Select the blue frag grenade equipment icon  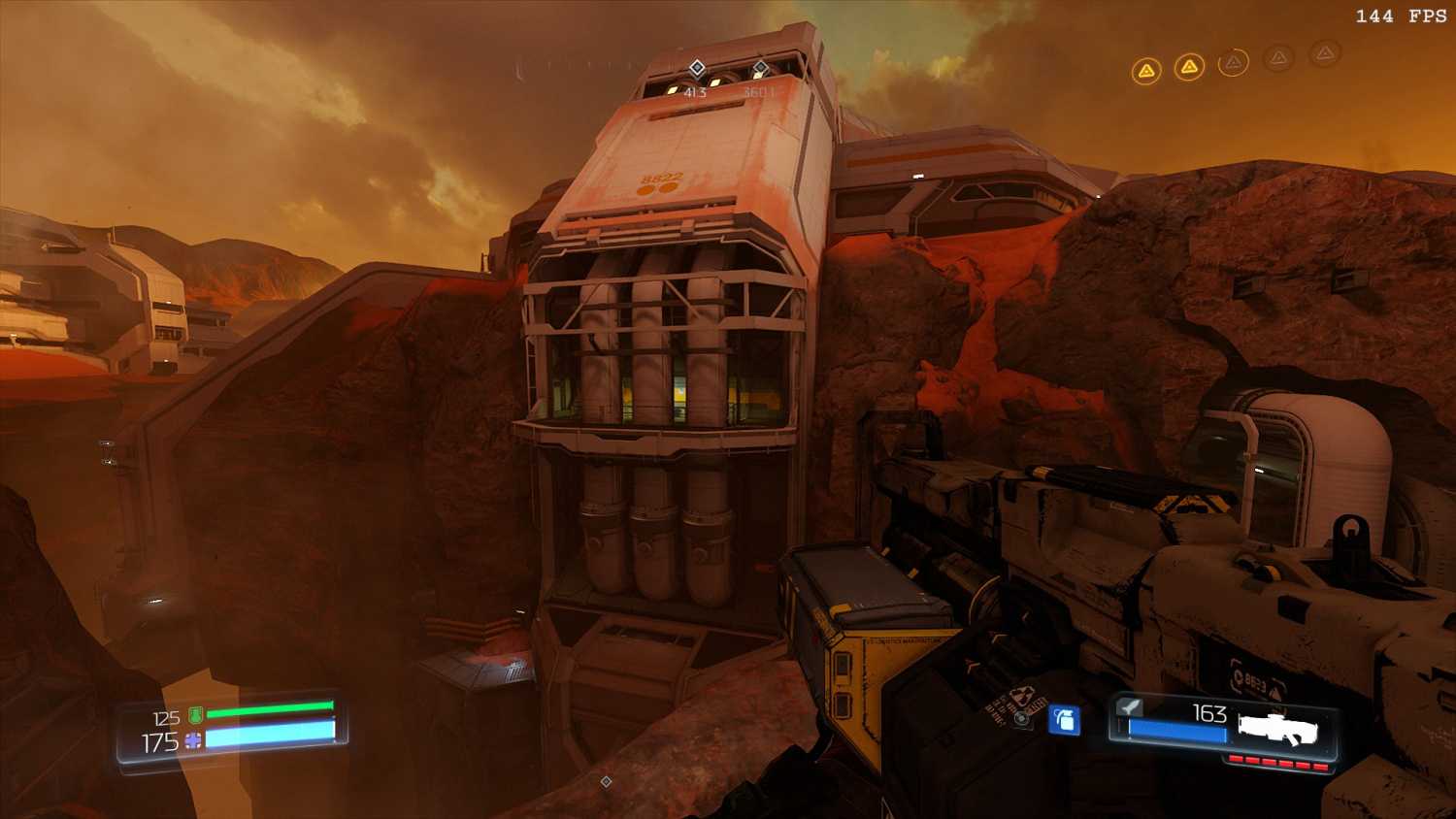click(1065, 720)
